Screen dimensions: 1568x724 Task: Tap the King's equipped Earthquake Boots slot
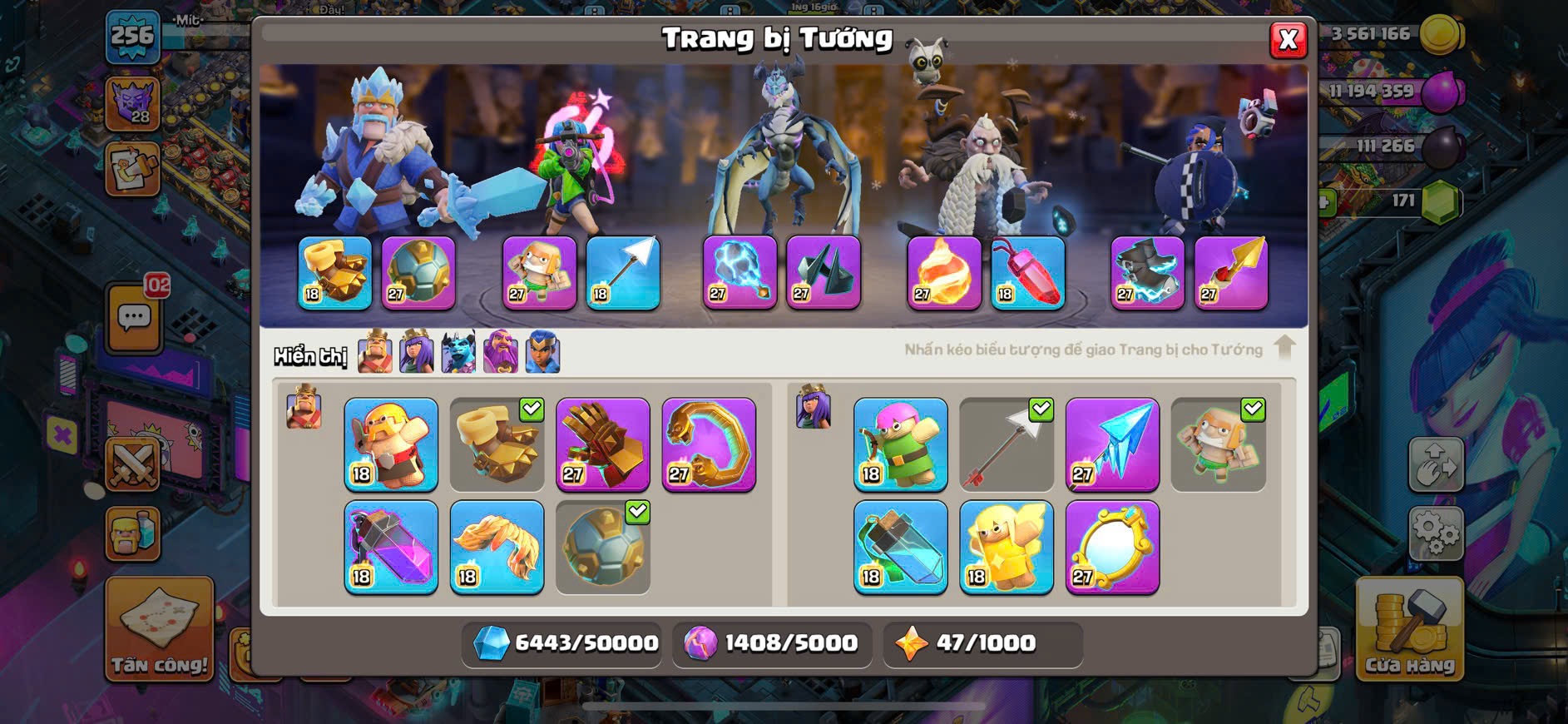click(334, 272)
